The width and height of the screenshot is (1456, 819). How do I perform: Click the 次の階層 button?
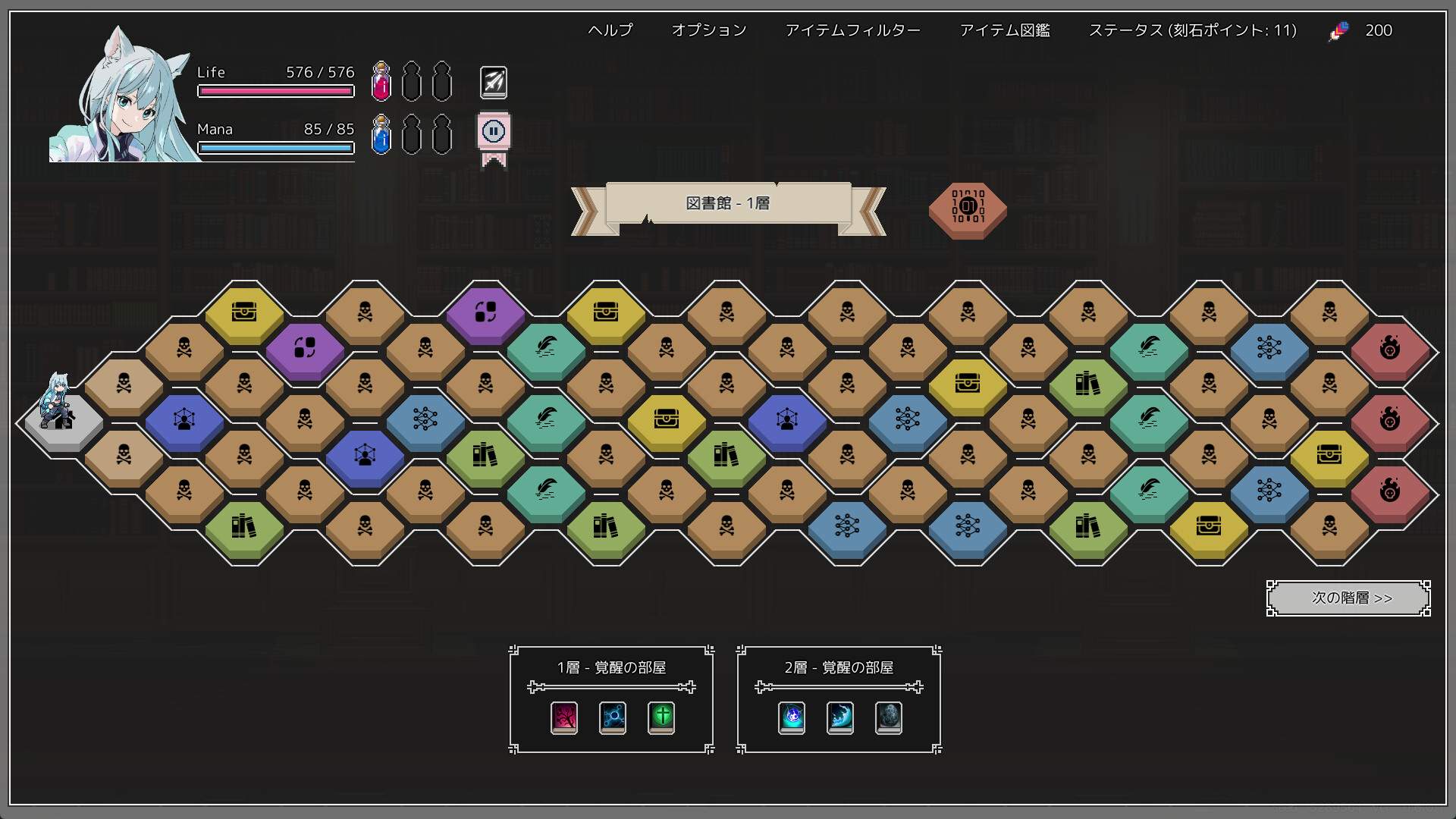[1348, 598]
